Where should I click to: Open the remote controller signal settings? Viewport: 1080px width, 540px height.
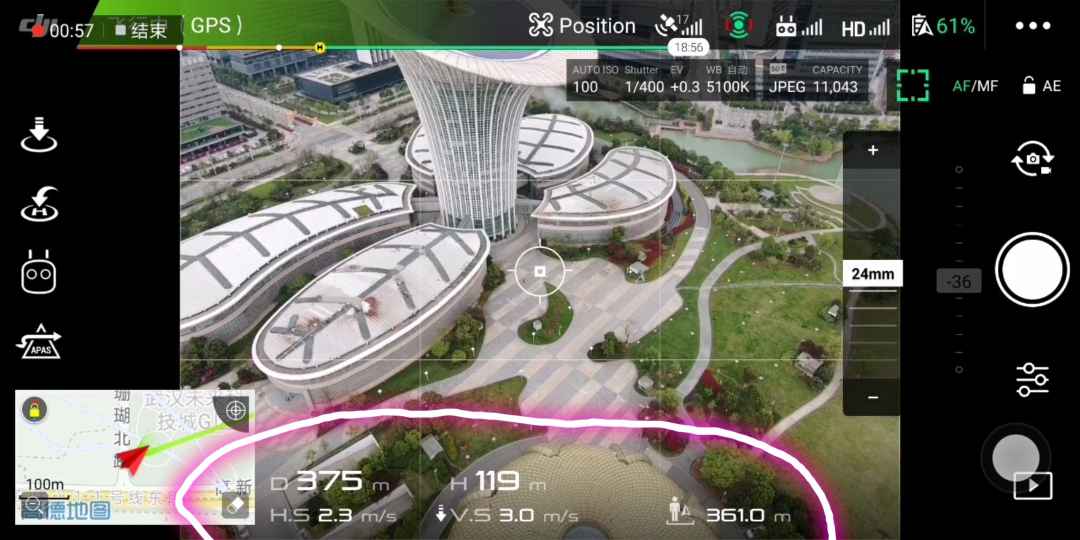[799, 28]
